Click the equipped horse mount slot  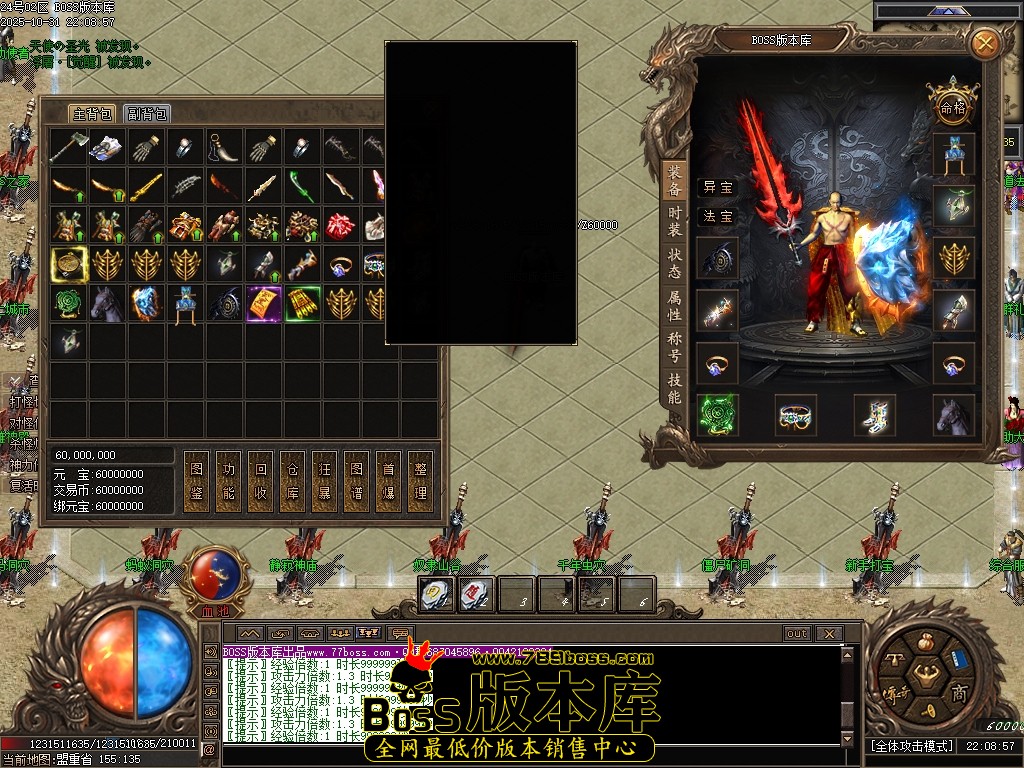(953, 415)
